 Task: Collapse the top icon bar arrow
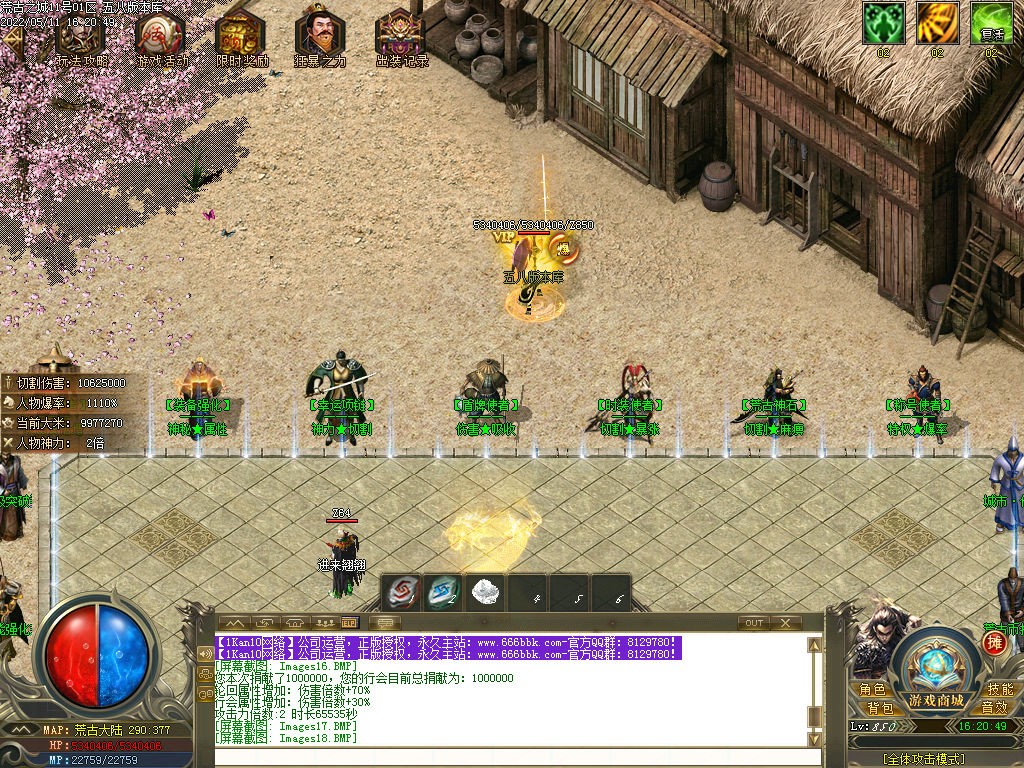tap(13, 40)
